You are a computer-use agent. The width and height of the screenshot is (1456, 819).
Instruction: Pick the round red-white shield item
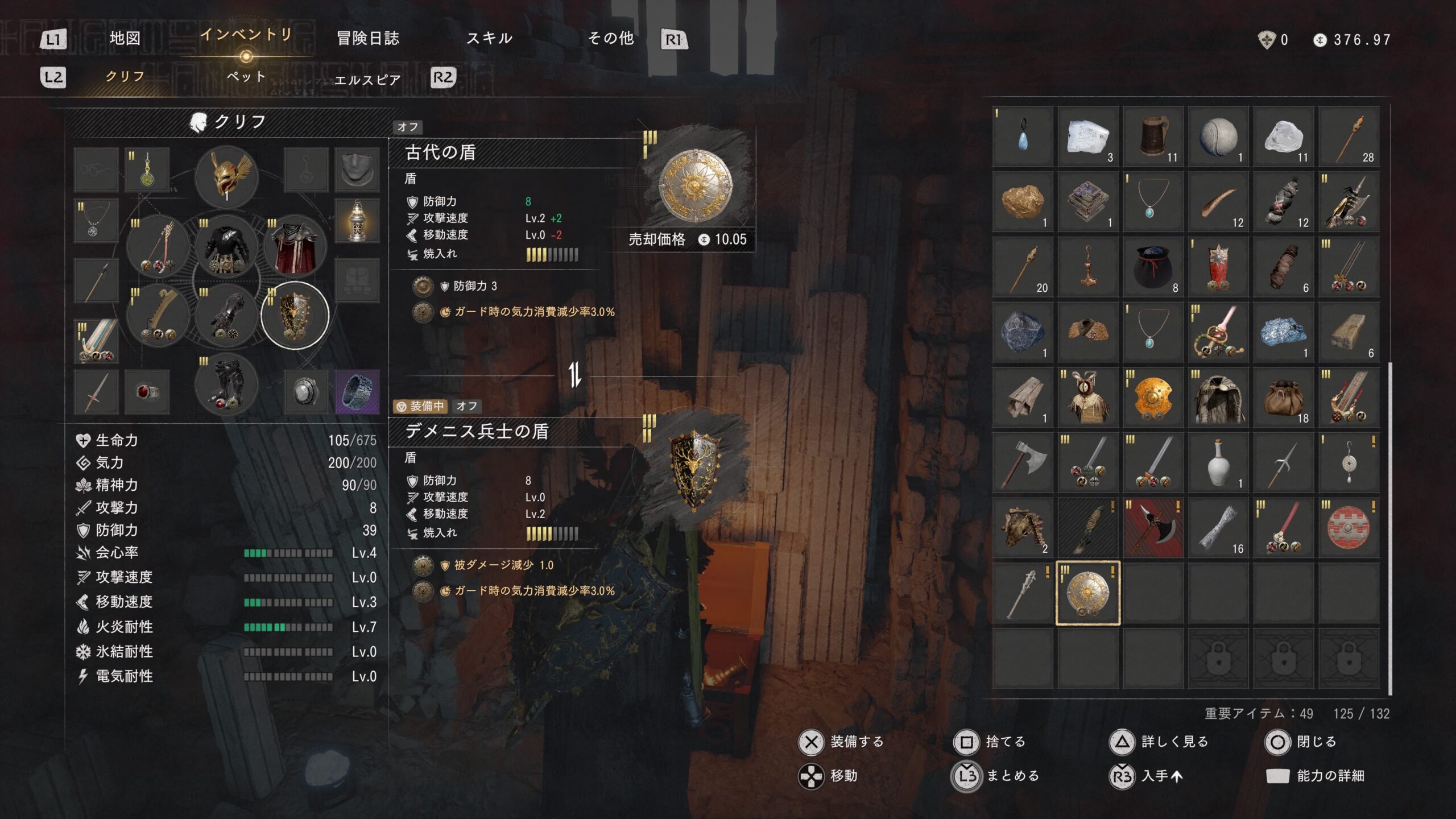tap(1349, 528)
